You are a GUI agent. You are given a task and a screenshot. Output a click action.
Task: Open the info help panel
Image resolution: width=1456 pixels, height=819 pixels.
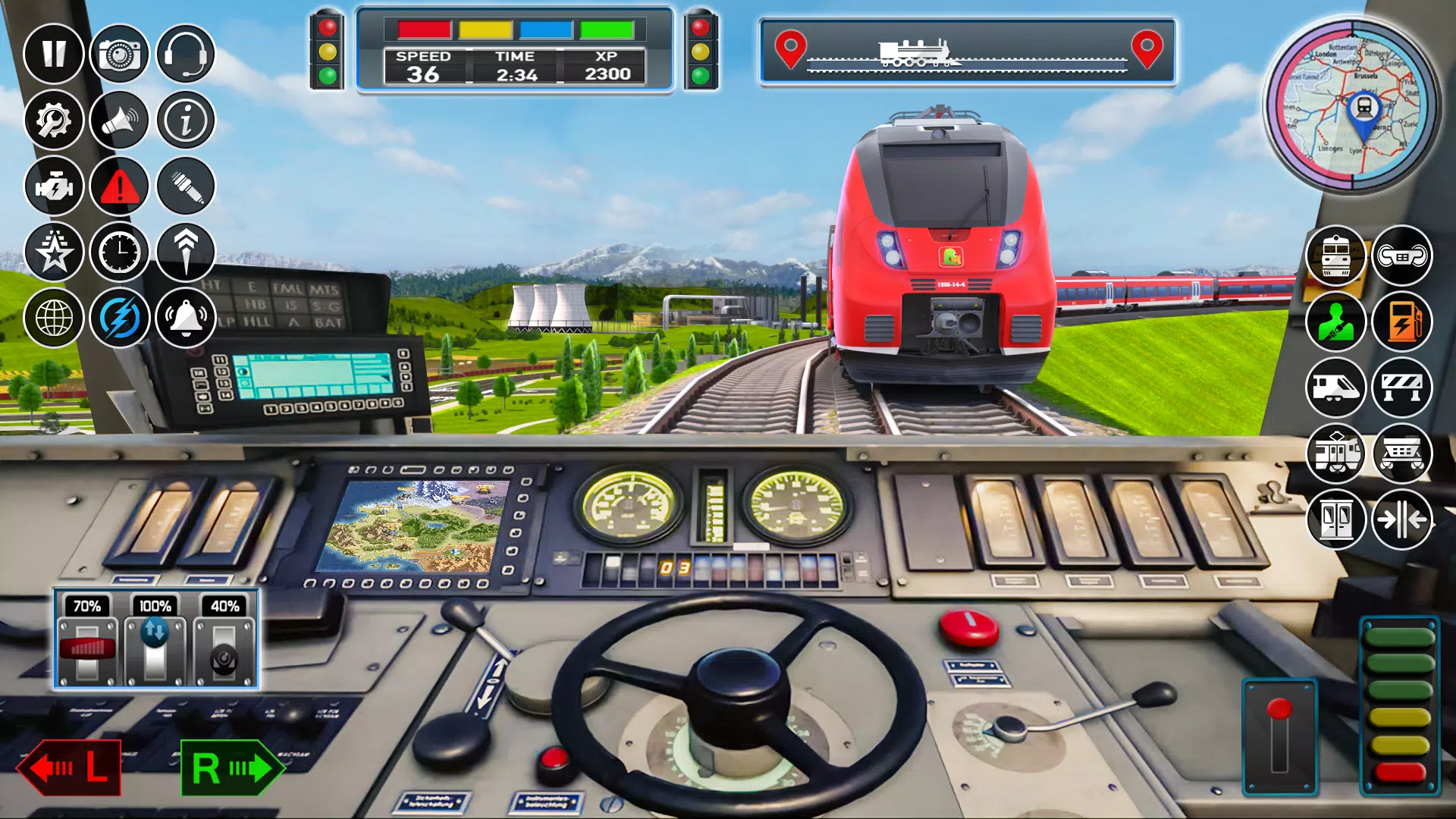(186, 121)
